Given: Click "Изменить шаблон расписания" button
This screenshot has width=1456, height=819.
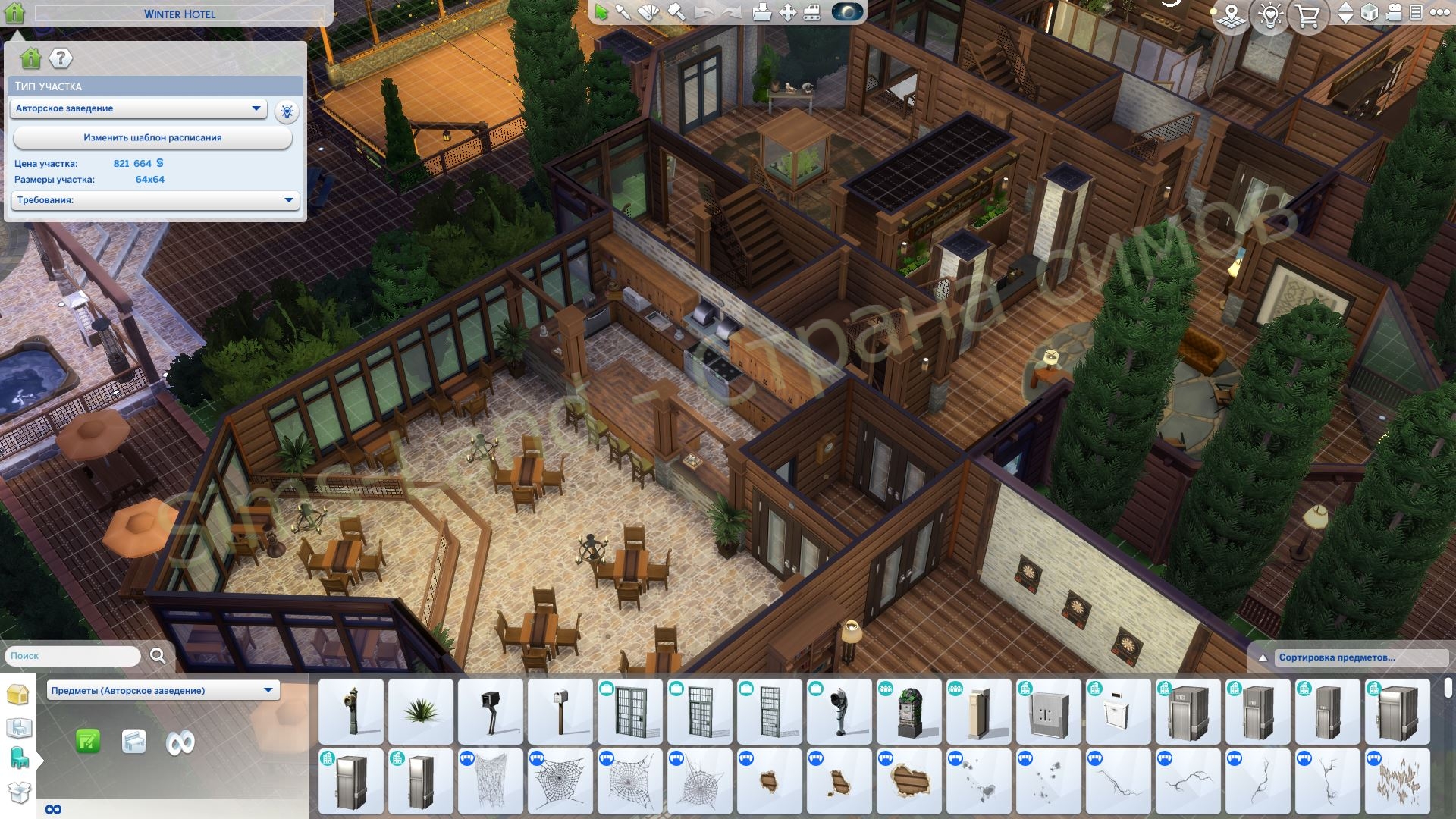Looking at the screenshot, I should coord(152,138).
